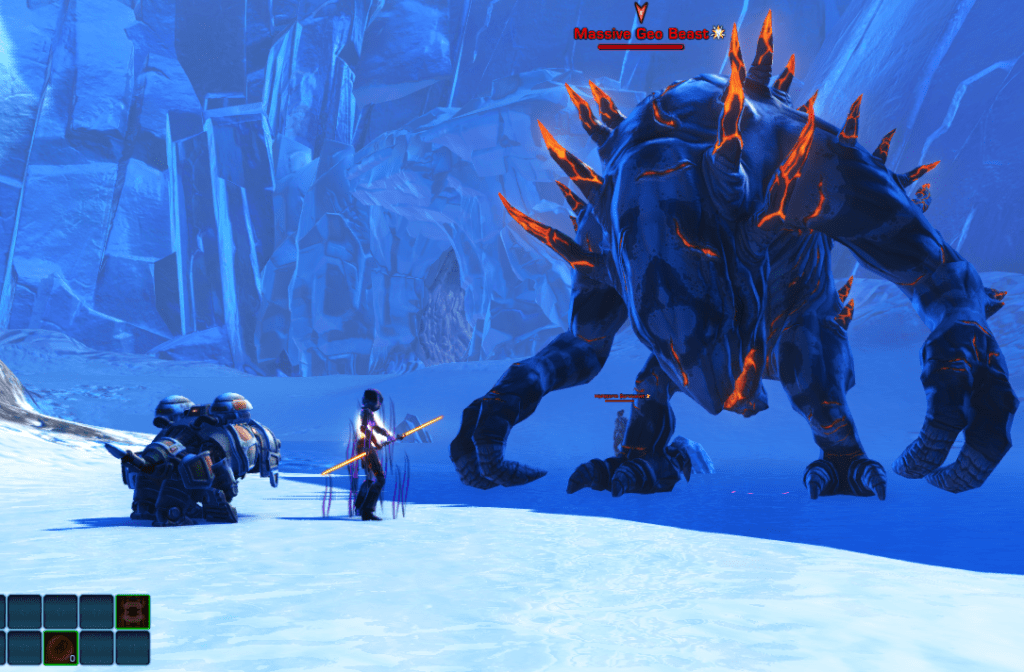Activate the green-bordered armor icon in the hotbar
Viewport: 1024px width, 672px height.
[x=132, y=611]
